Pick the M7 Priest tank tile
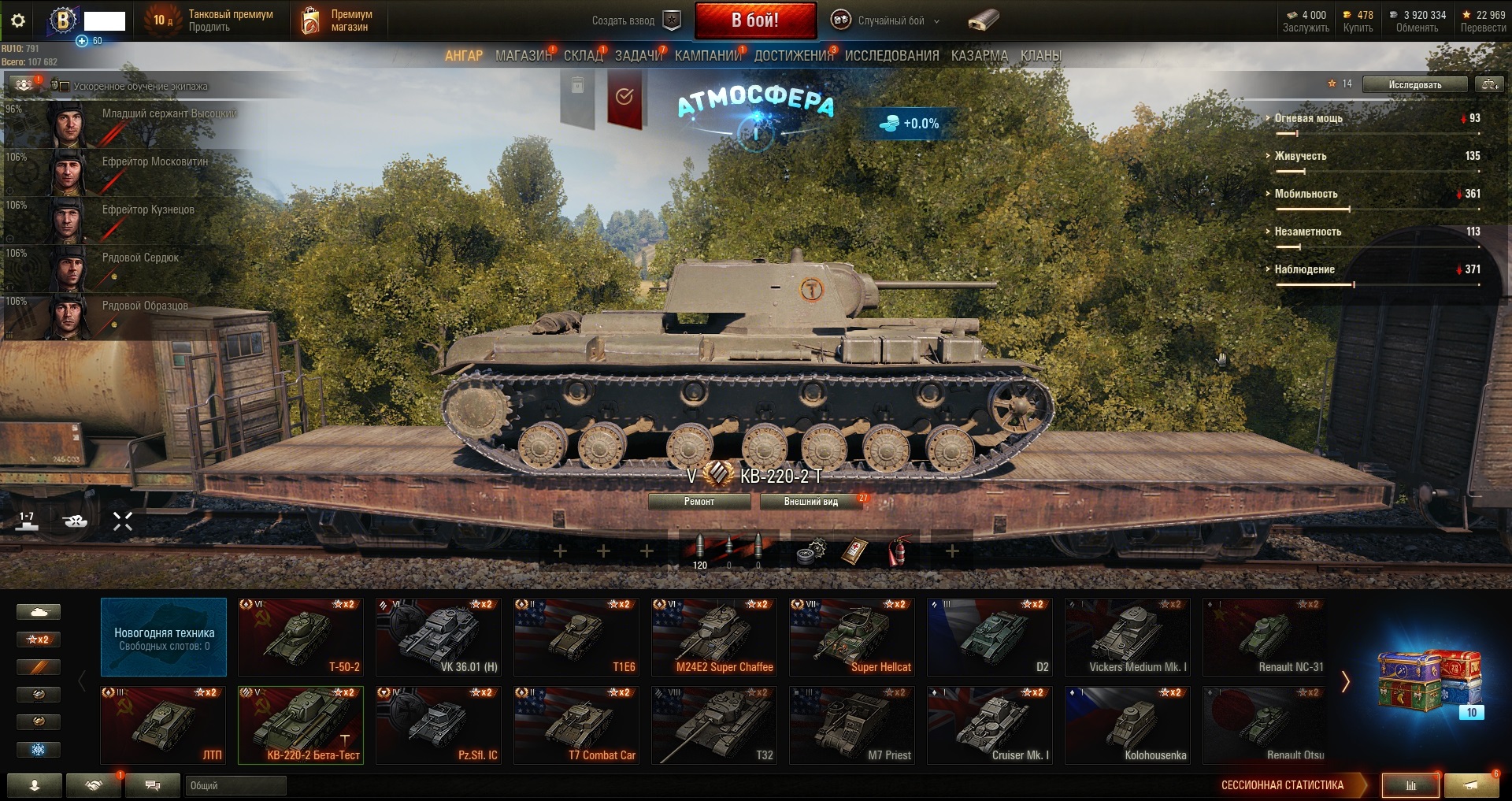The height and width of the screenshot is (801, 1512). 852,725
